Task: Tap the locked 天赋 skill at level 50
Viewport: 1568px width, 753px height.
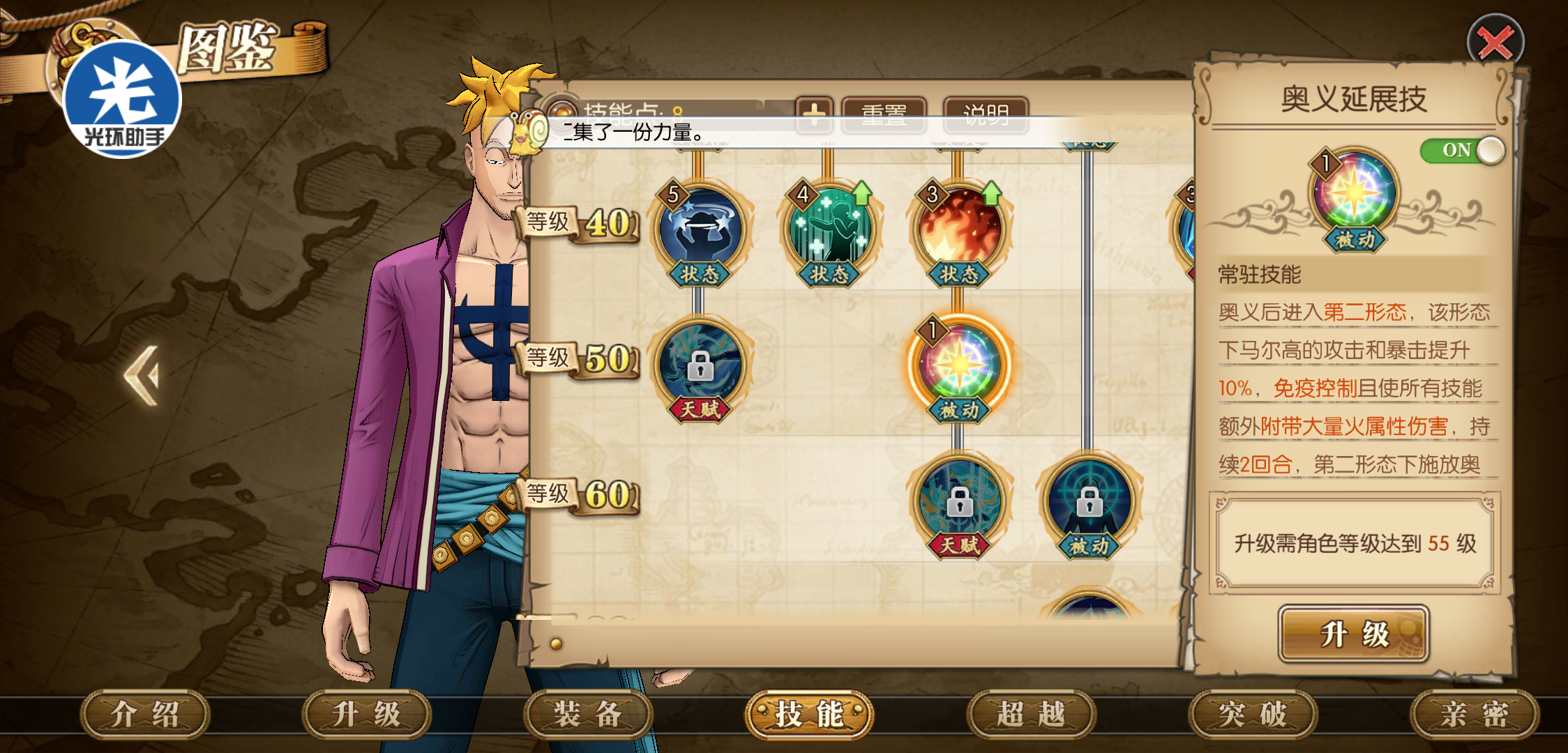Action: click(700, 366)
